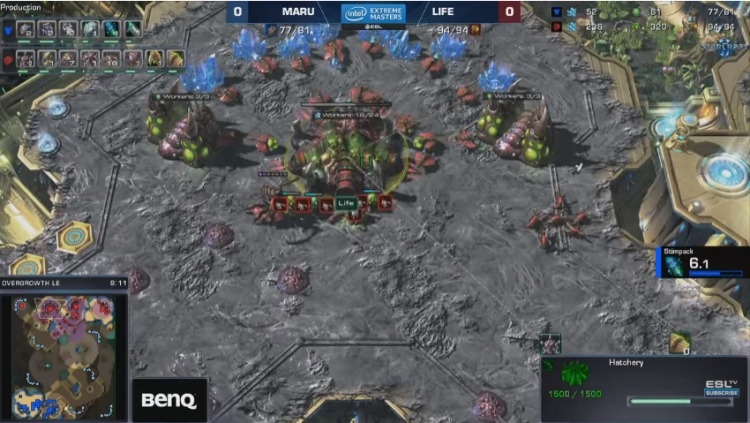Click the ESL Intel Extreme Masters logo

click(x=373, y=13)
